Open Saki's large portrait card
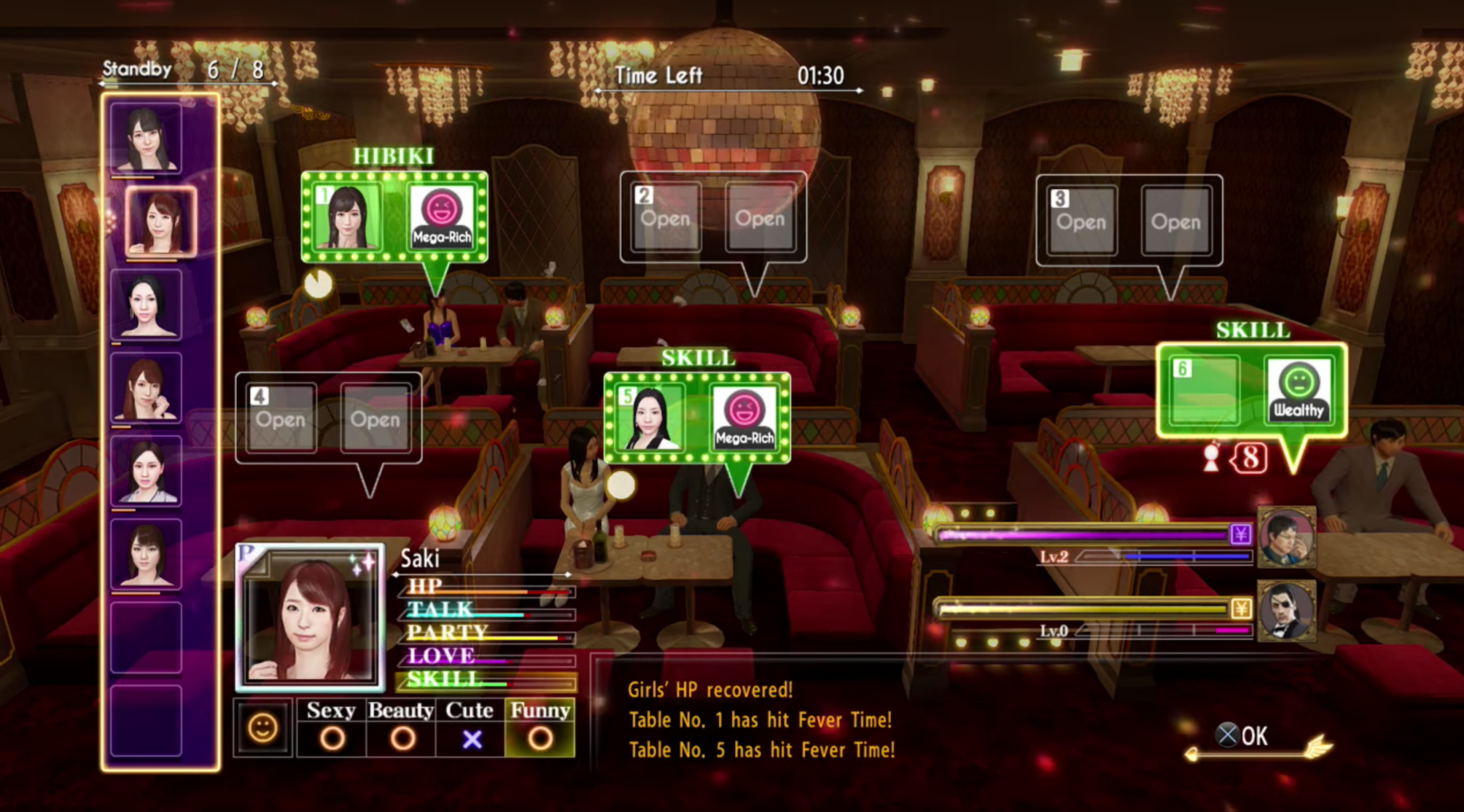This screenshot has height=812, width=1464. [x=310, y=617]
